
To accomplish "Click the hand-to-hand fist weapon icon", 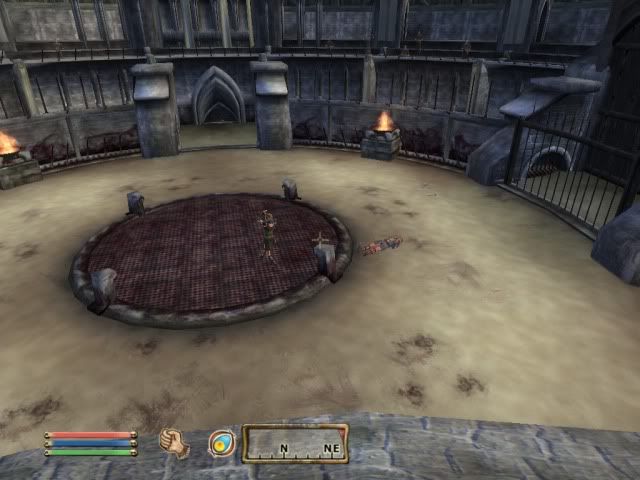I will click(175, 443).
